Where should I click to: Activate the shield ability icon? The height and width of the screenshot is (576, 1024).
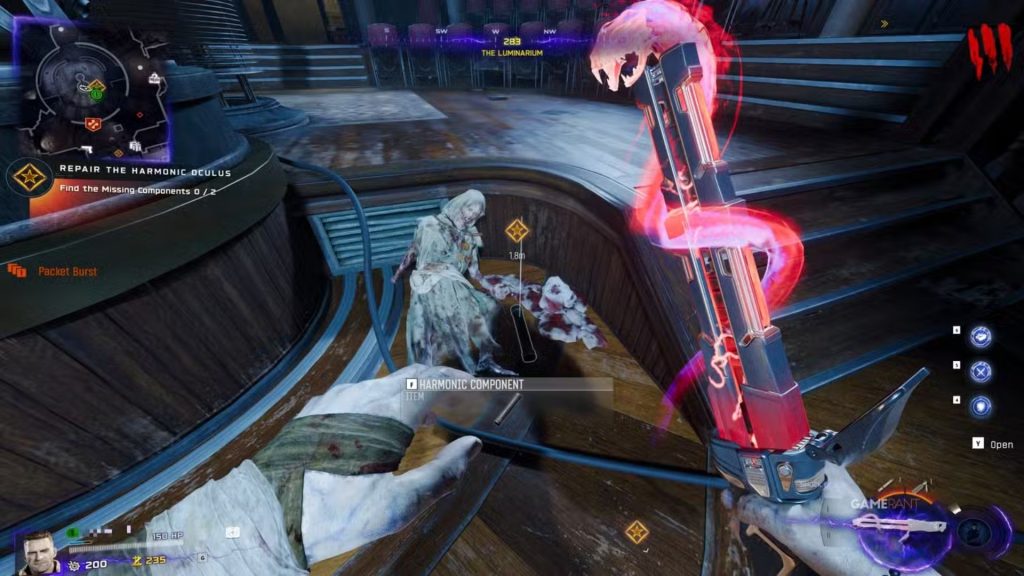981,406
